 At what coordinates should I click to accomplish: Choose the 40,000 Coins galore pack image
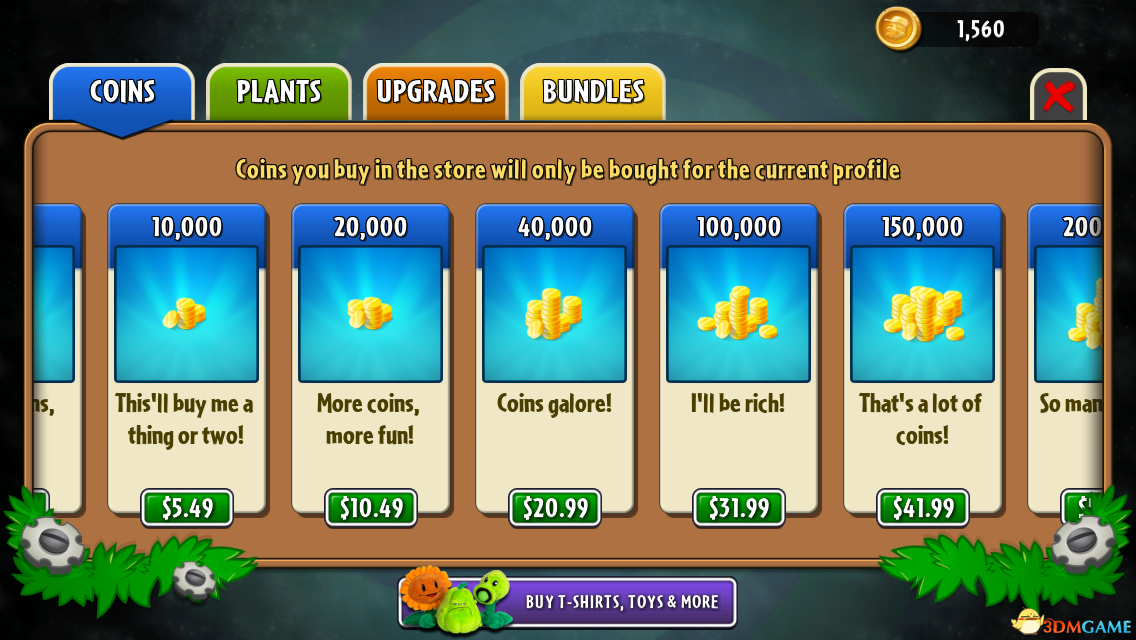click(x=555, y=314)
